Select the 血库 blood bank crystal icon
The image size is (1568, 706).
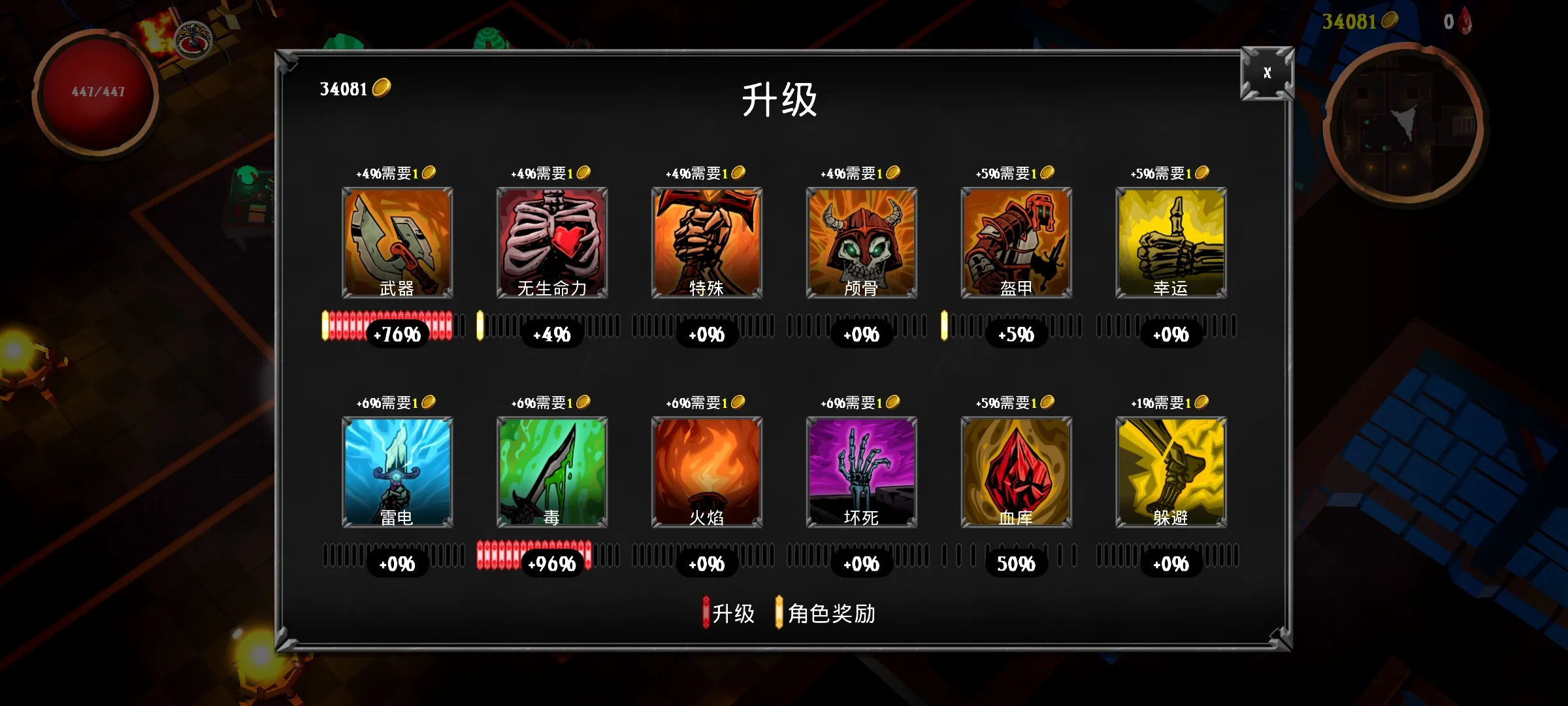pyautogui.click(x=1015, y=471)
